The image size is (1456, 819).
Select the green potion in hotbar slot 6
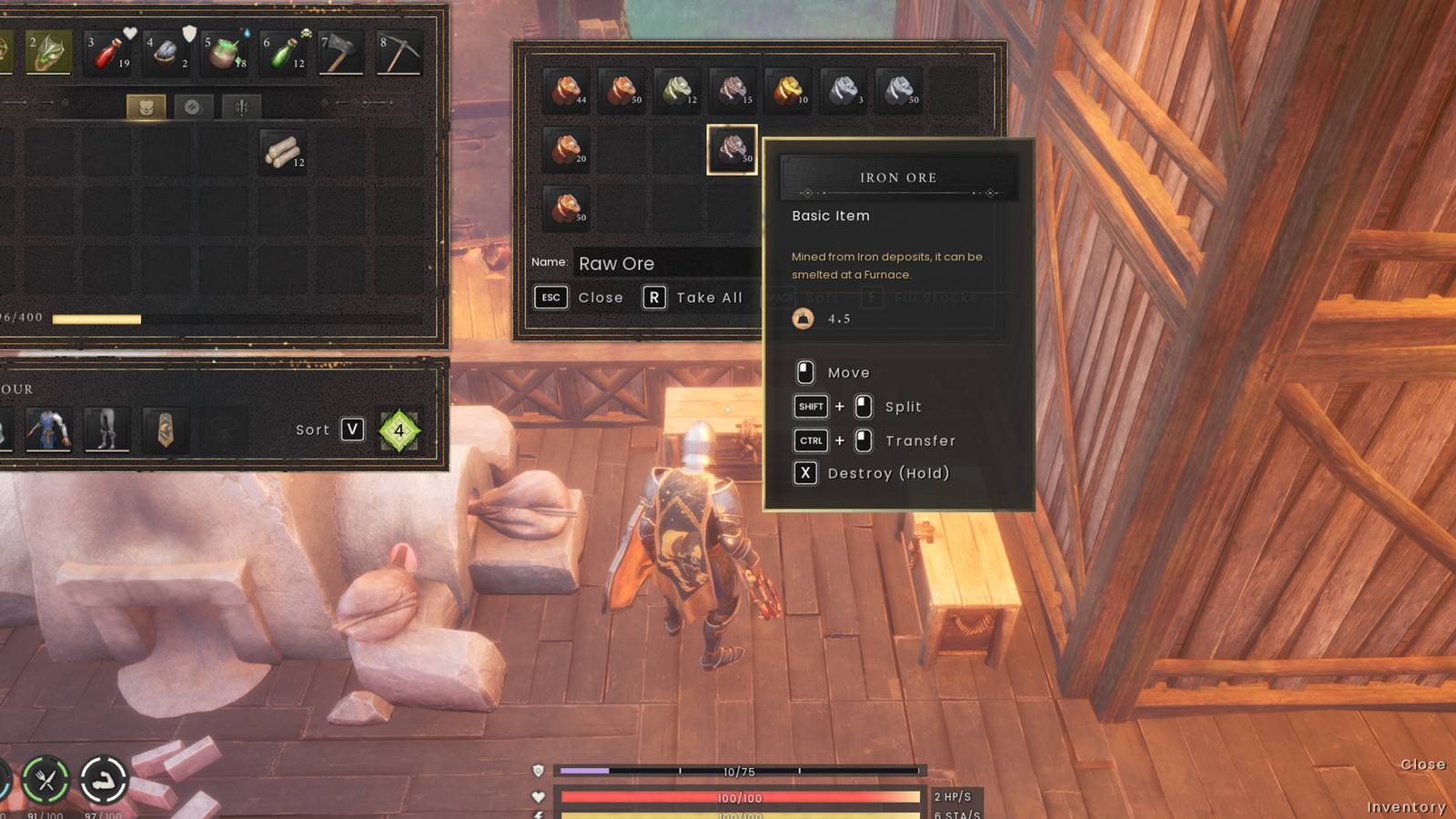[x=283, y=52]
